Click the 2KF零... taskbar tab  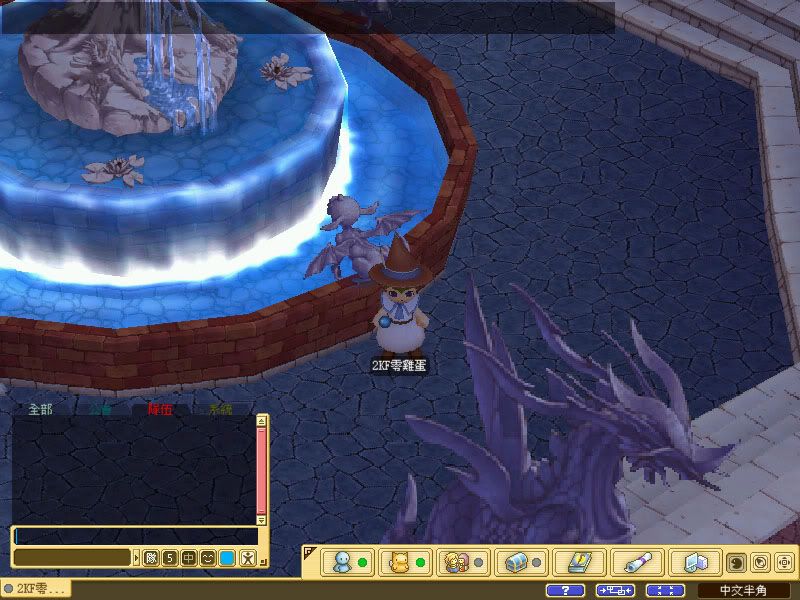click(38, 590)
